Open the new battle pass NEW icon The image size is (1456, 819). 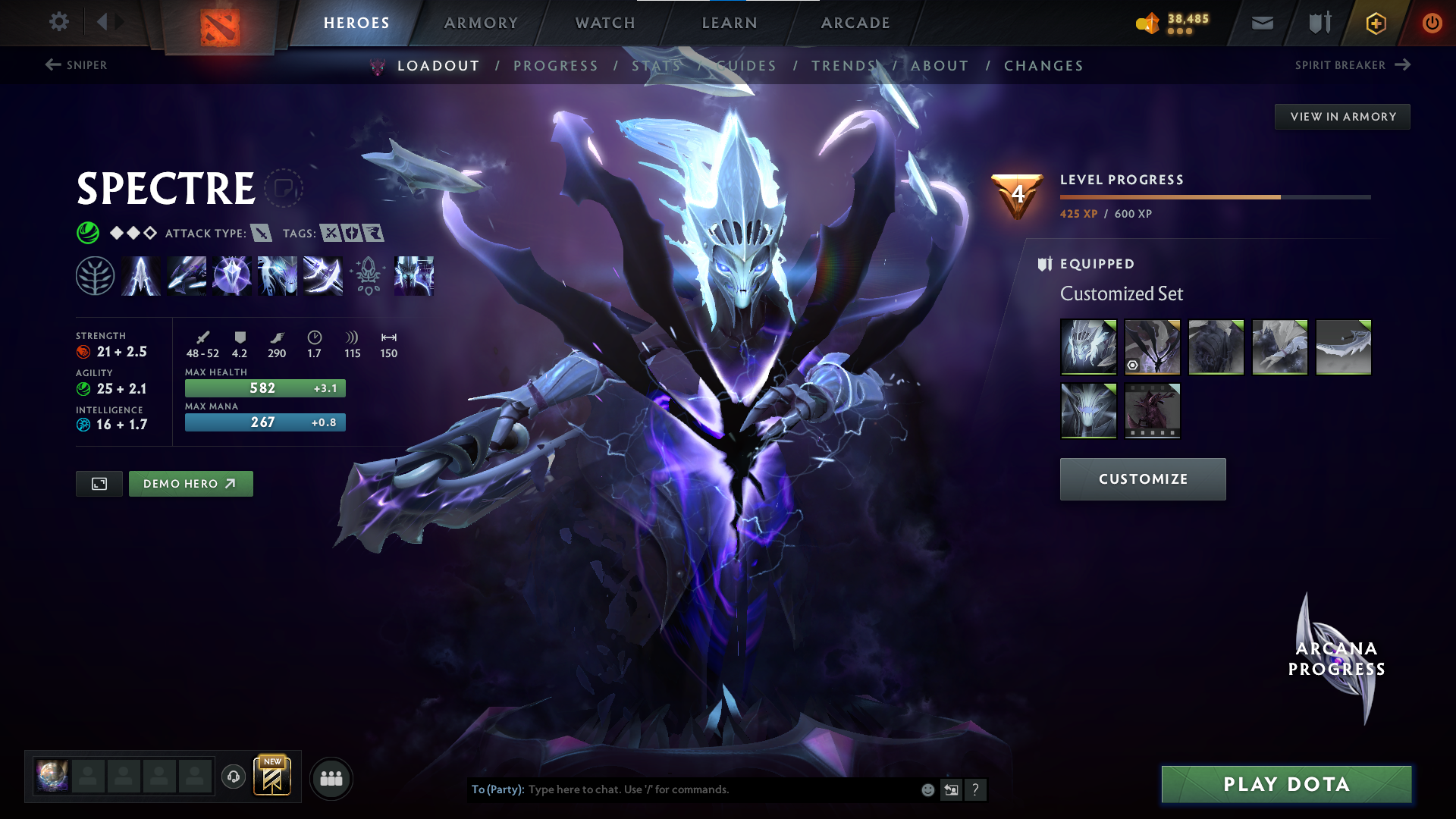[x=272, y=776]
